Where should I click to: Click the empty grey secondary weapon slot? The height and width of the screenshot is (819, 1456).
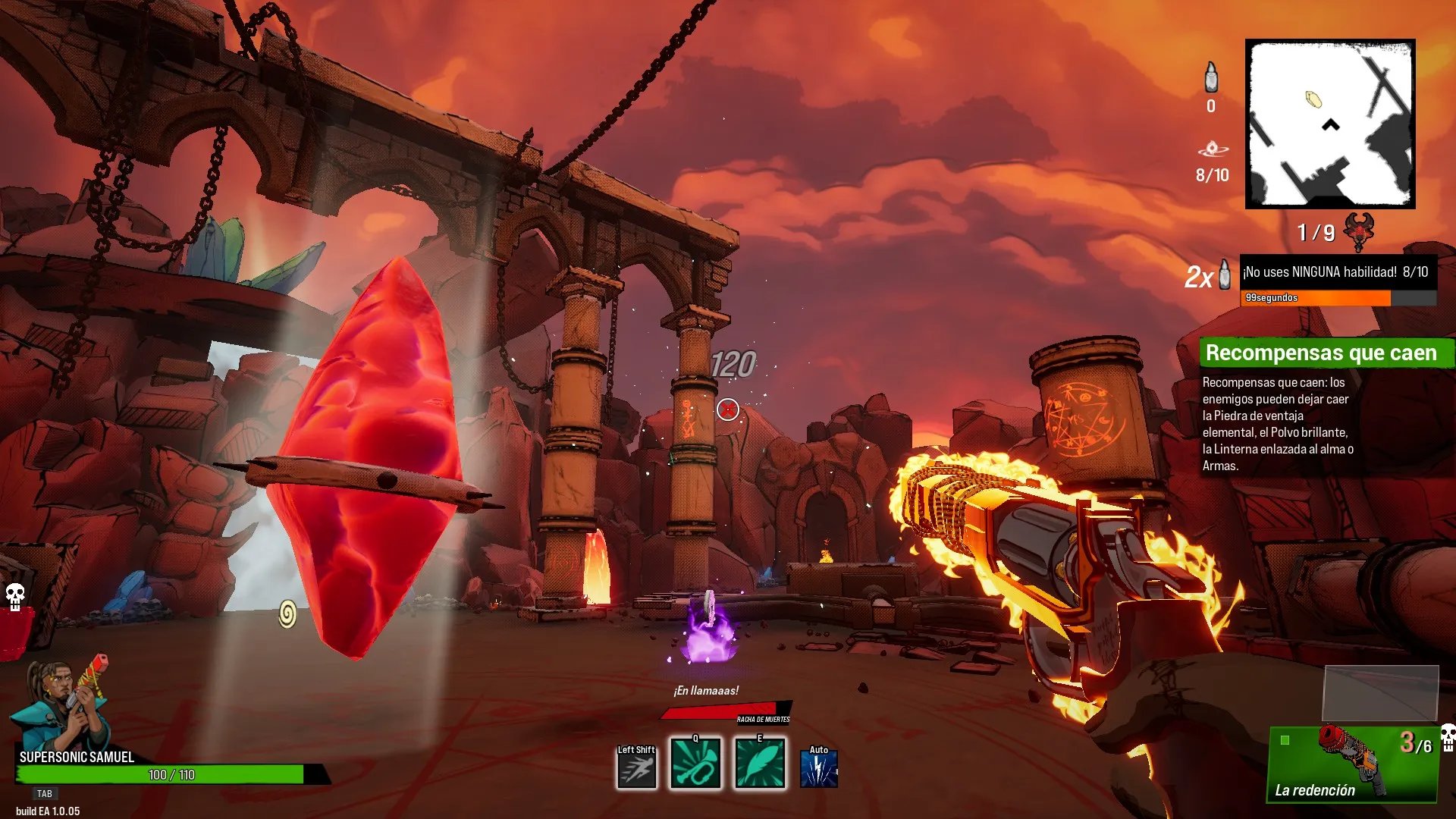(x=1380, y=692)
